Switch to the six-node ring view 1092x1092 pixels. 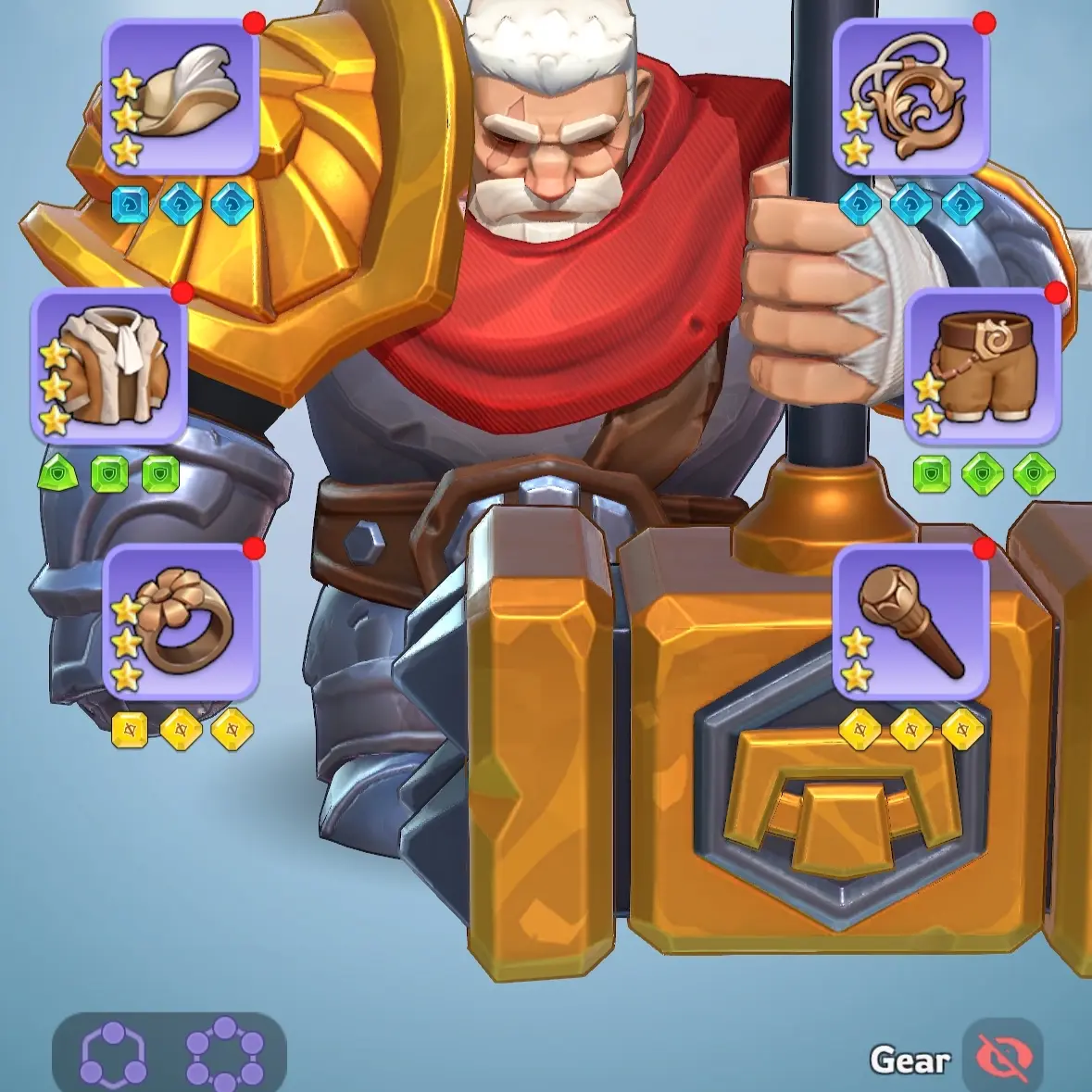pyautogui.click(x=225, y=1056)
